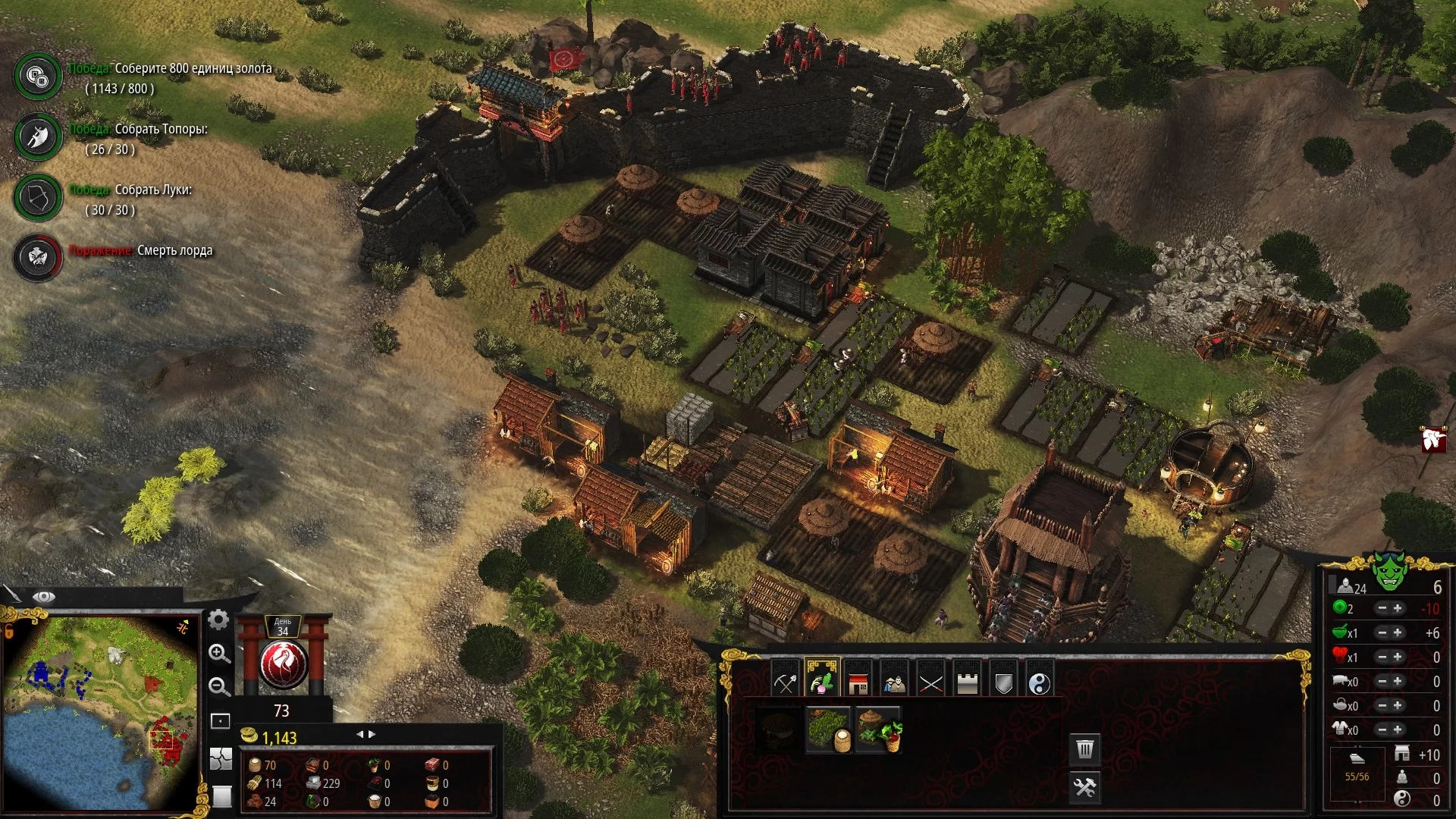The height and width of the screenshot is (819, 1456).
Task: Zoom out with the magnifier minus button
Action: [x=219, y=687]
